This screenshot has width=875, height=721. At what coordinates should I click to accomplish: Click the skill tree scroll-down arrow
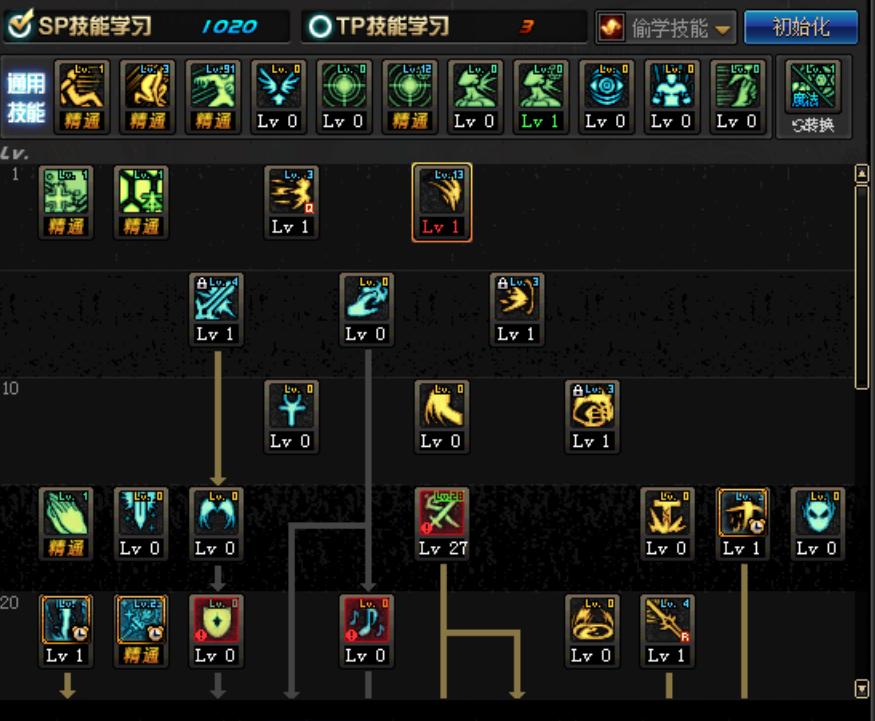click(x=862, y=688)
